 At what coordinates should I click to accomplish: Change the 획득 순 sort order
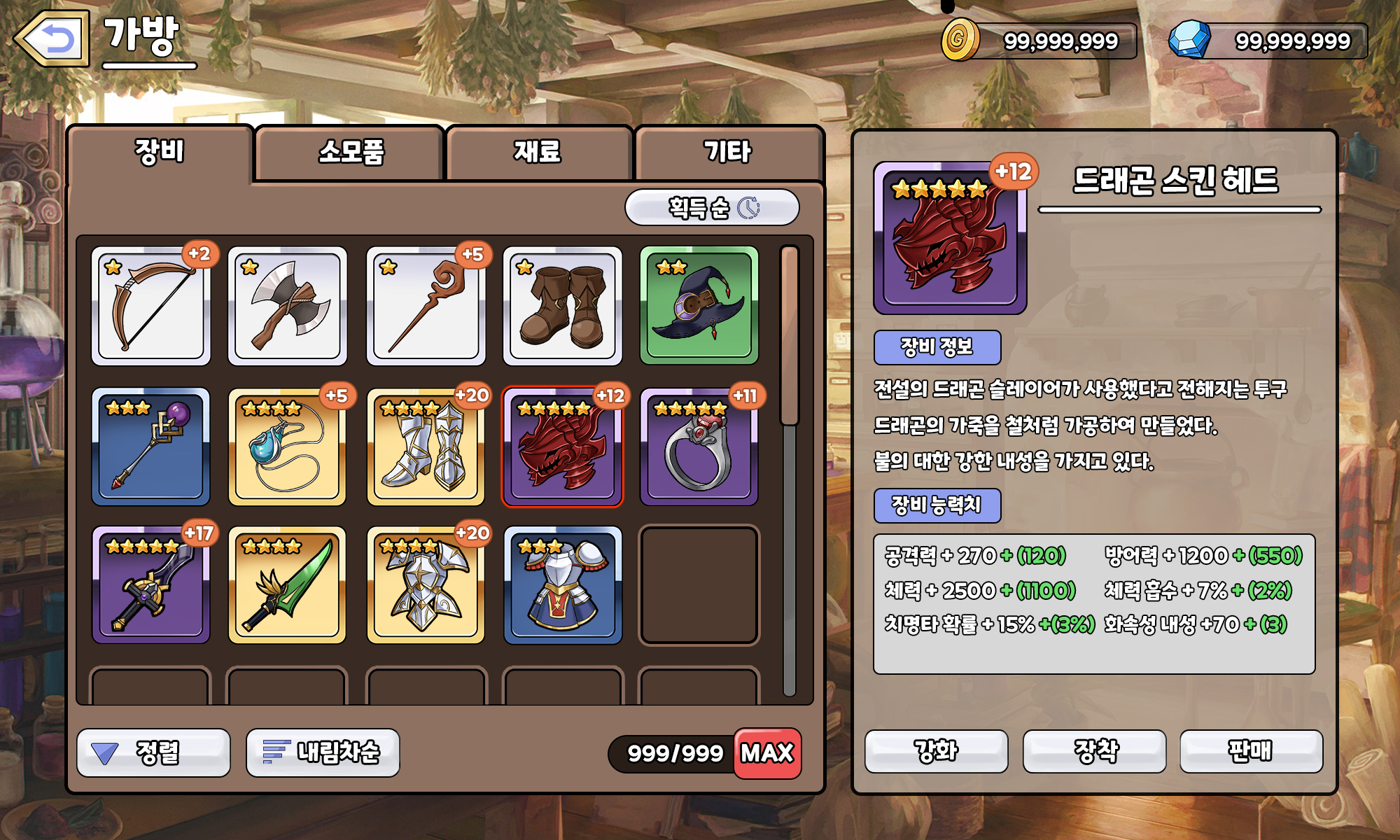tap(712, 208)
